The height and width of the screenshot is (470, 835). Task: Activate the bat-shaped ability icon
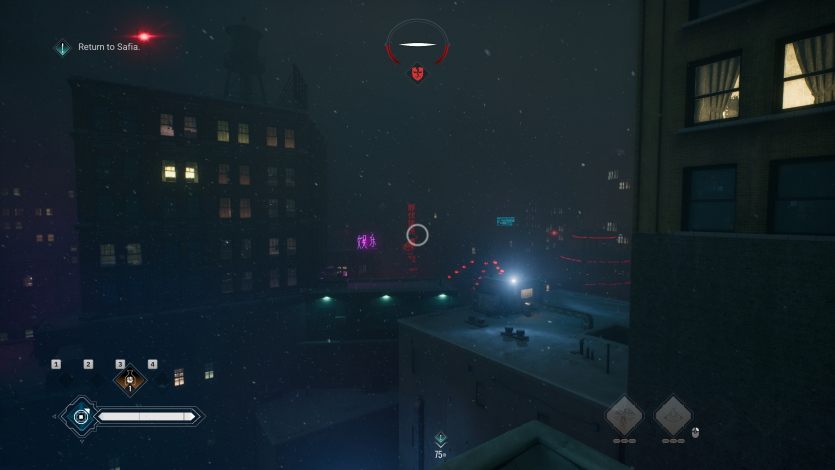624,414
